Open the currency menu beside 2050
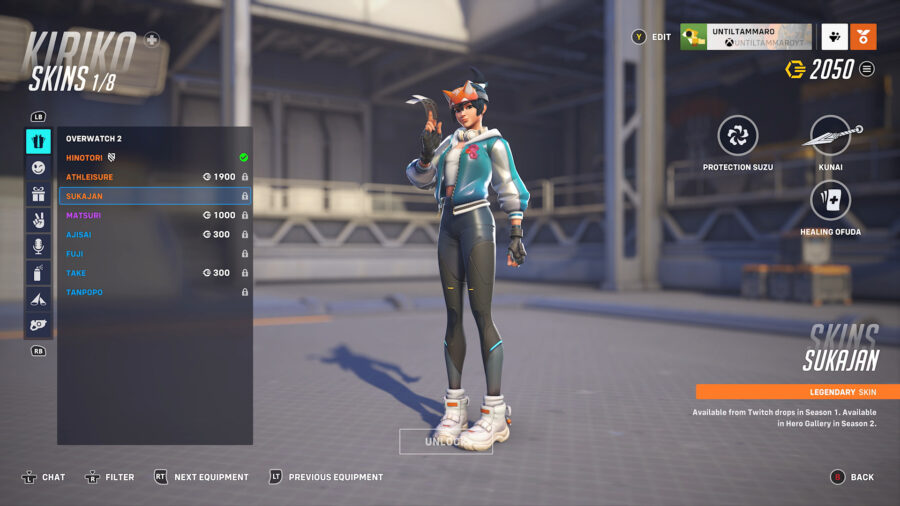Screen dimensions: 900x506 point(867,69)
